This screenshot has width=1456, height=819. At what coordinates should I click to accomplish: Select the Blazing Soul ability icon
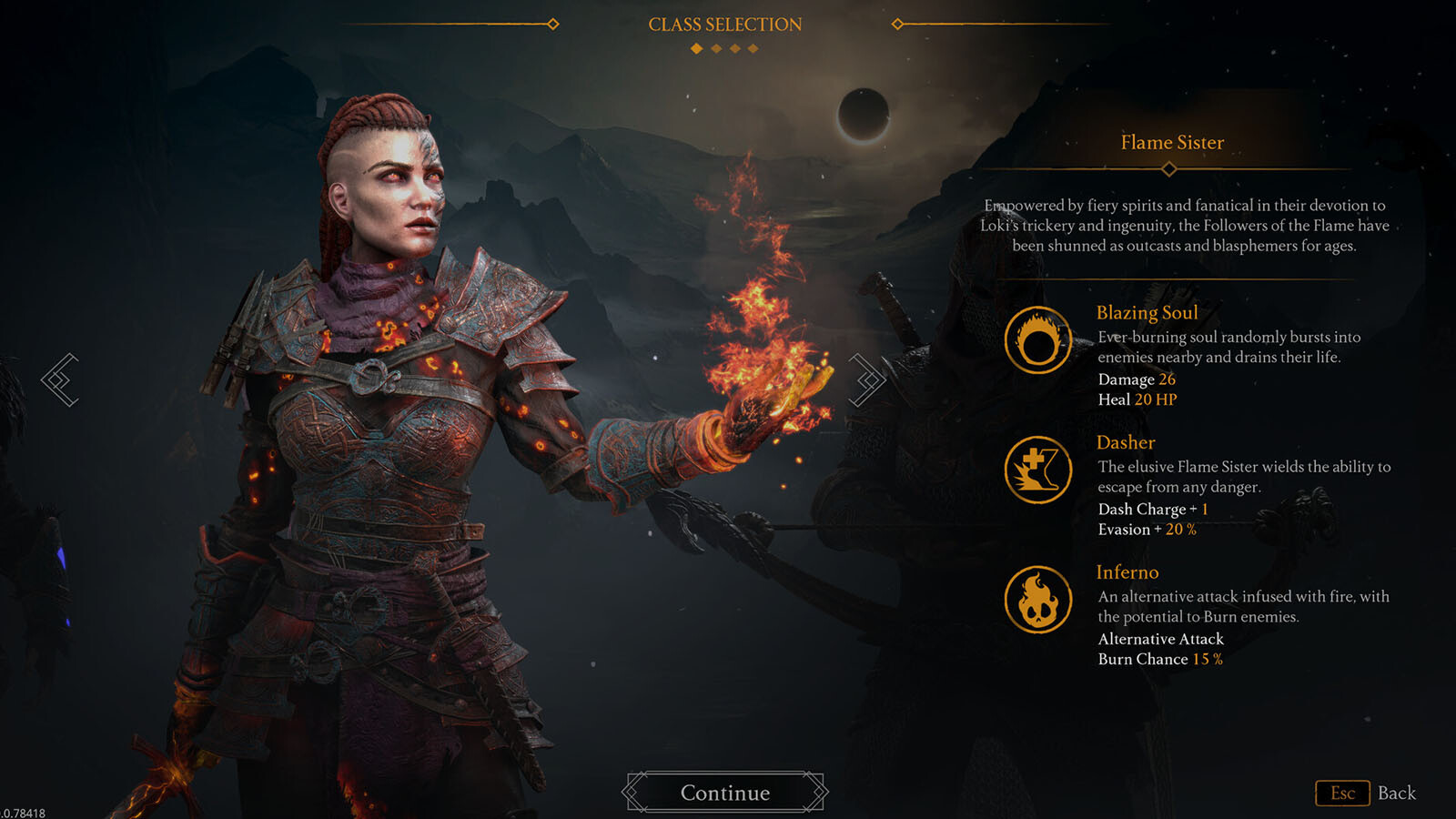point(1037,340)
